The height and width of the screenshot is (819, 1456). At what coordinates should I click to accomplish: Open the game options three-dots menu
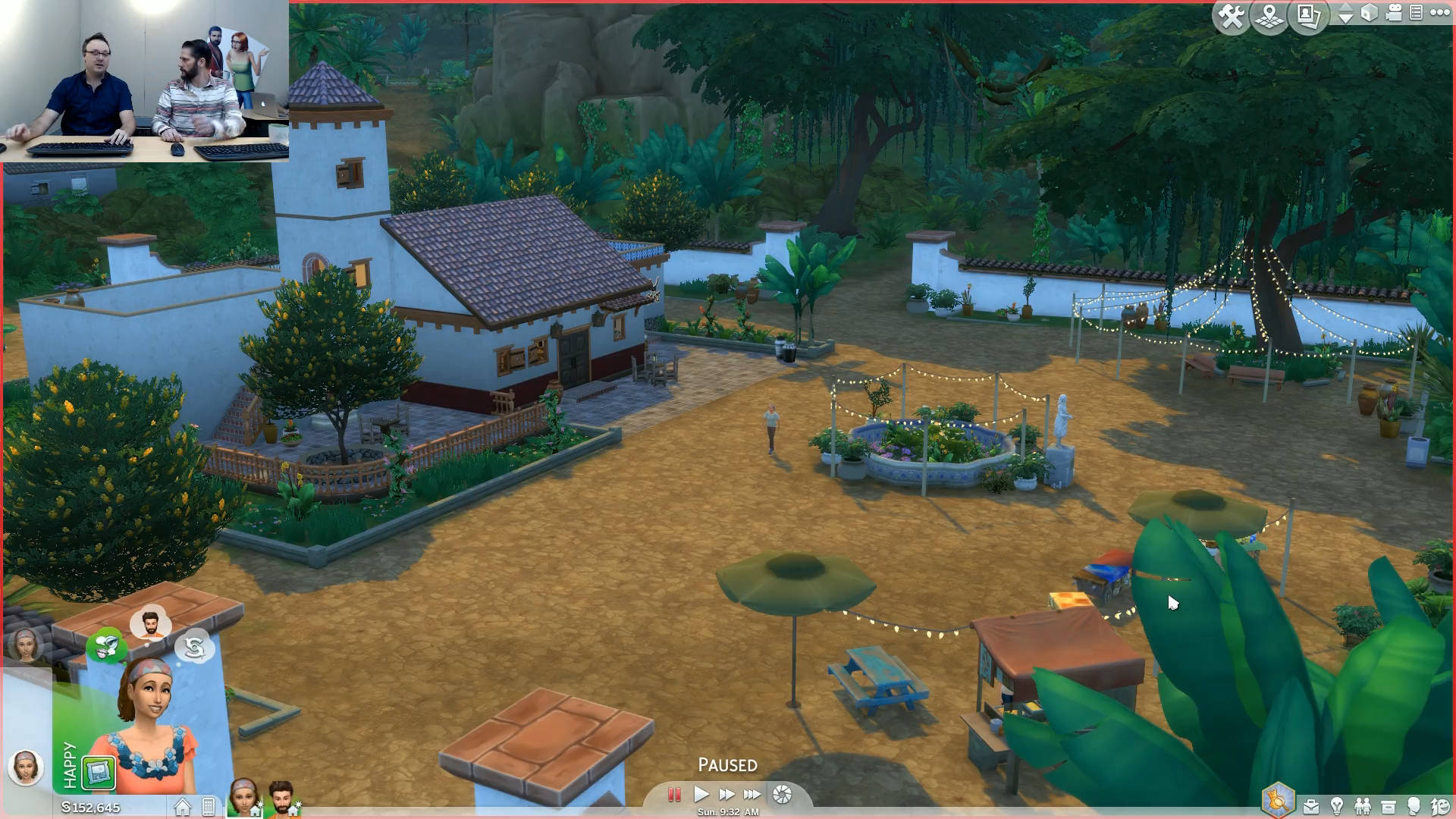[1439, 12]
